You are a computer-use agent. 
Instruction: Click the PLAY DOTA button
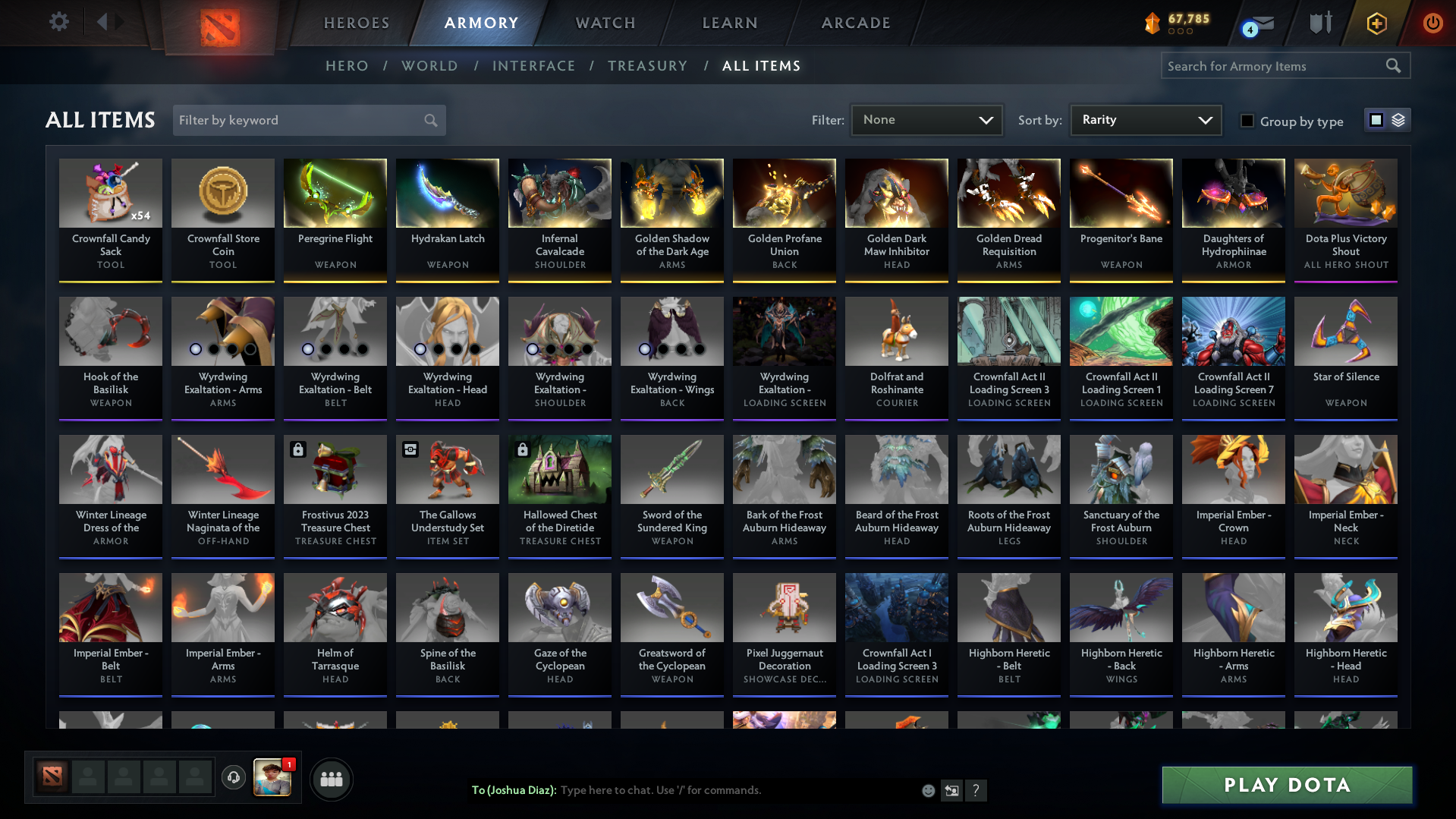(1285, 785)
